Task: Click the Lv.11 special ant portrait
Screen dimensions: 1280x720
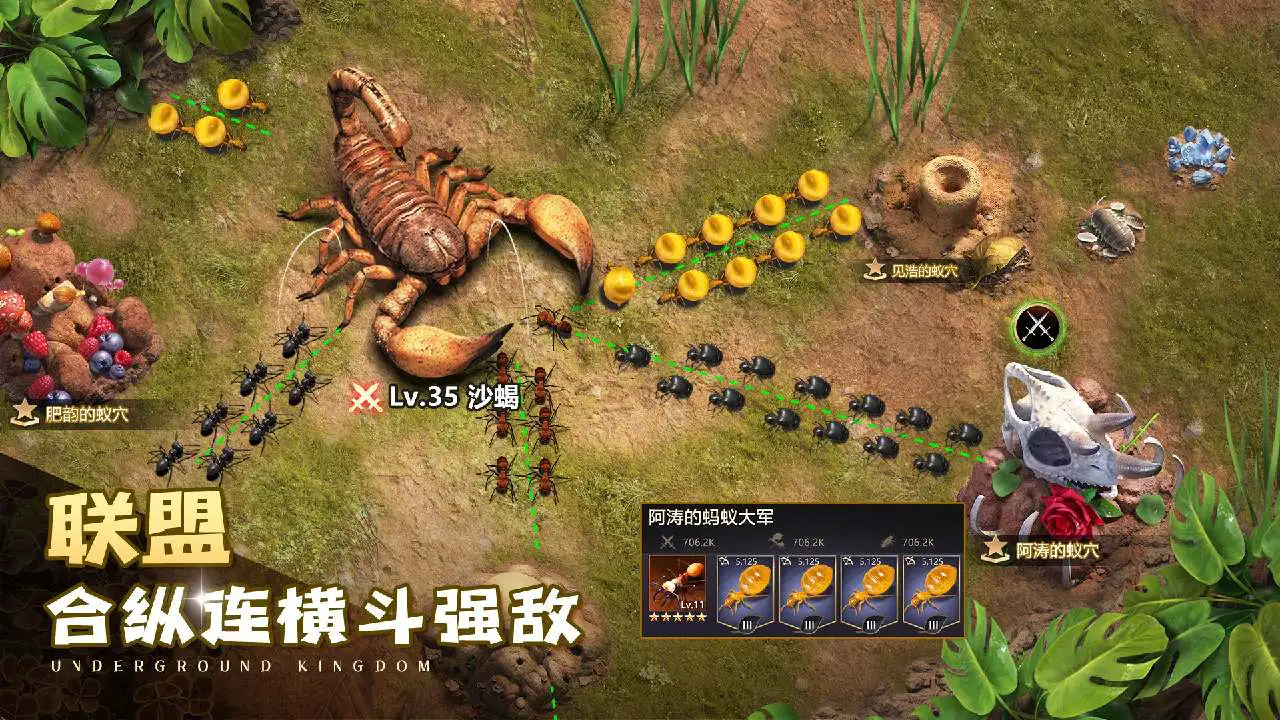Action: click(x=676, y=585)
